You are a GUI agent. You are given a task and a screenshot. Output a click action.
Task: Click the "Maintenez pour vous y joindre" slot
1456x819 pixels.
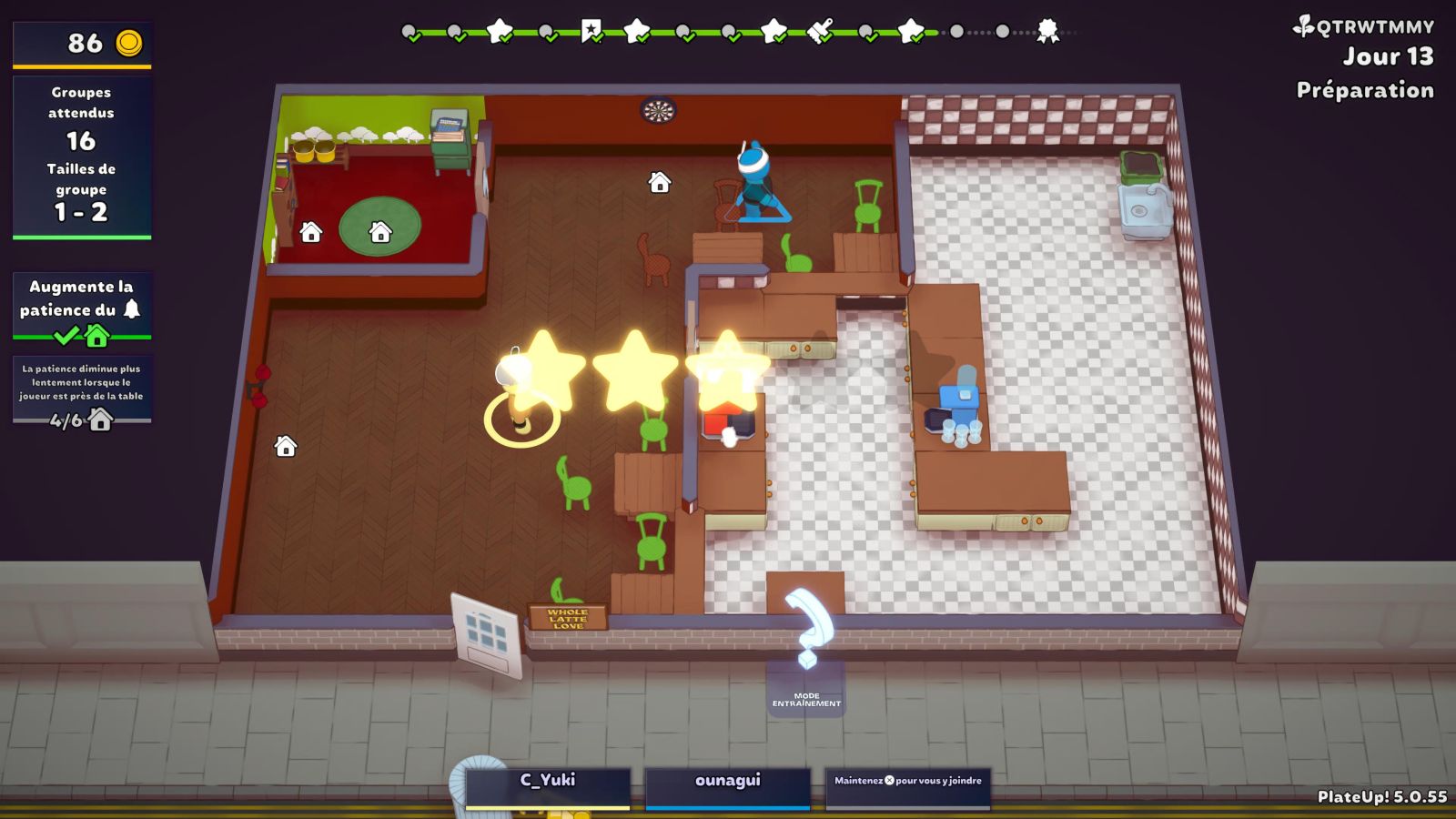click(x=907, y=786)
